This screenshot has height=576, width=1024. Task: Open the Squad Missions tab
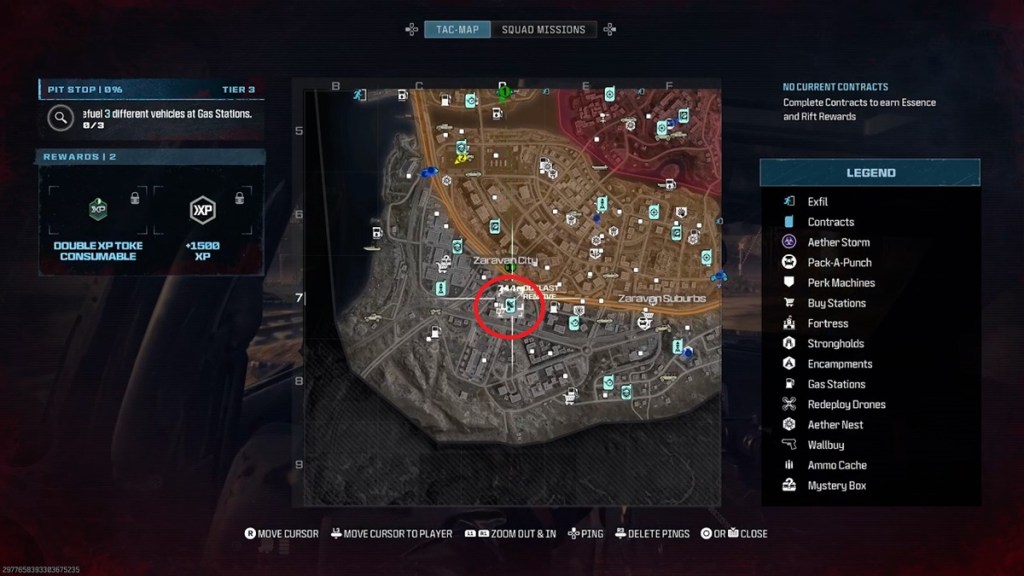coord(543,29)
